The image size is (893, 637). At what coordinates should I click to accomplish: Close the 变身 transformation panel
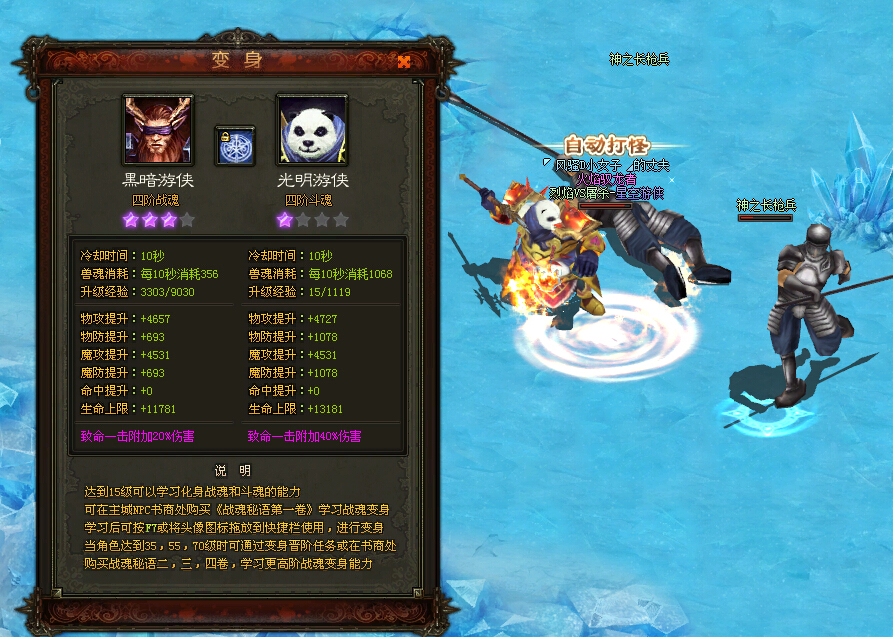(x=404, y=61)
